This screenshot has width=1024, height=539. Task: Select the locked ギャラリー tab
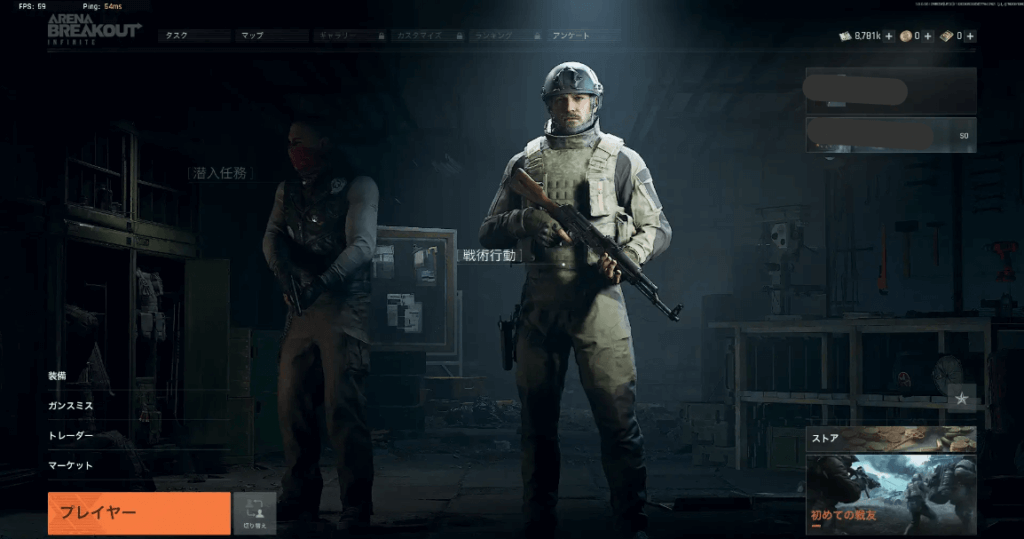[349, 36]
